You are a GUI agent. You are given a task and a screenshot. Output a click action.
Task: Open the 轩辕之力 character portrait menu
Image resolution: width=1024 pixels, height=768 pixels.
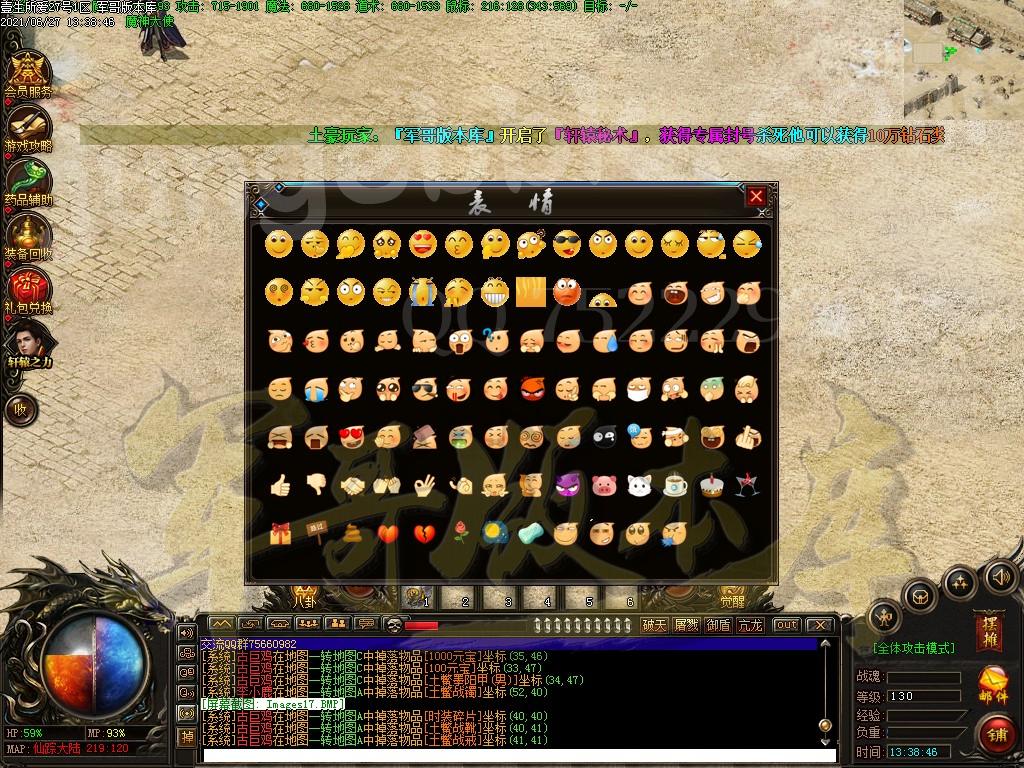coord(28,344)
